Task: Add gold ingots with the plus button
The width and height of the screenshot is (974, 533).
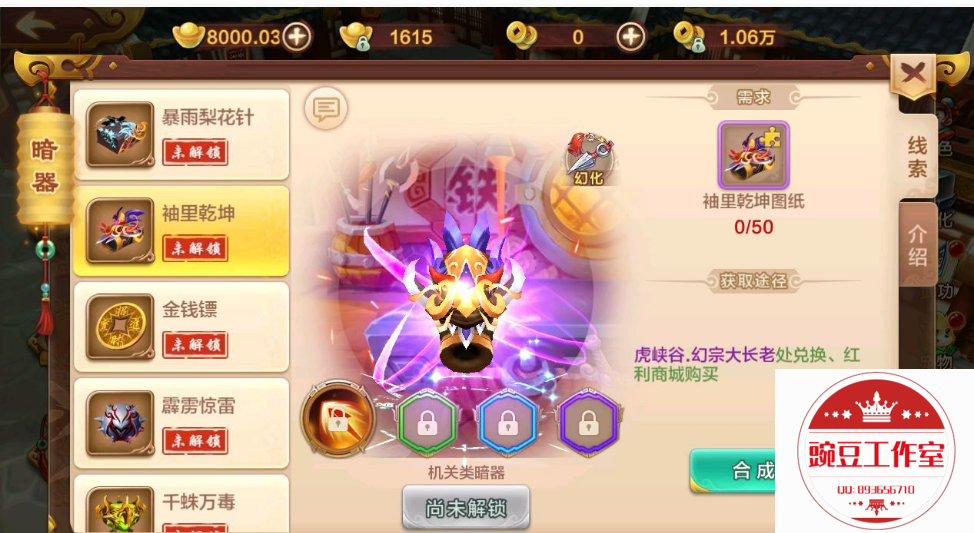Action: tap(297, 37)
